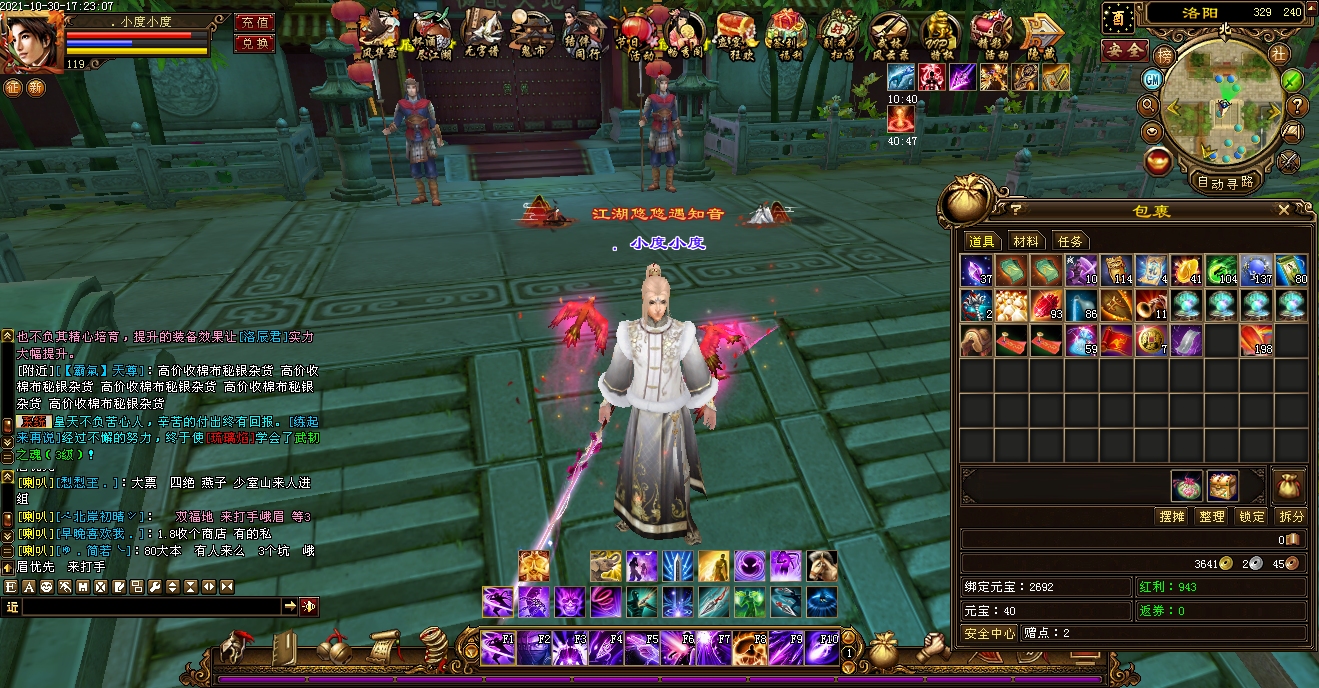The width and height of the screenshot is (1319, 688).
Task: Open the 摆摊 stall button
Action: [1172, 516]
